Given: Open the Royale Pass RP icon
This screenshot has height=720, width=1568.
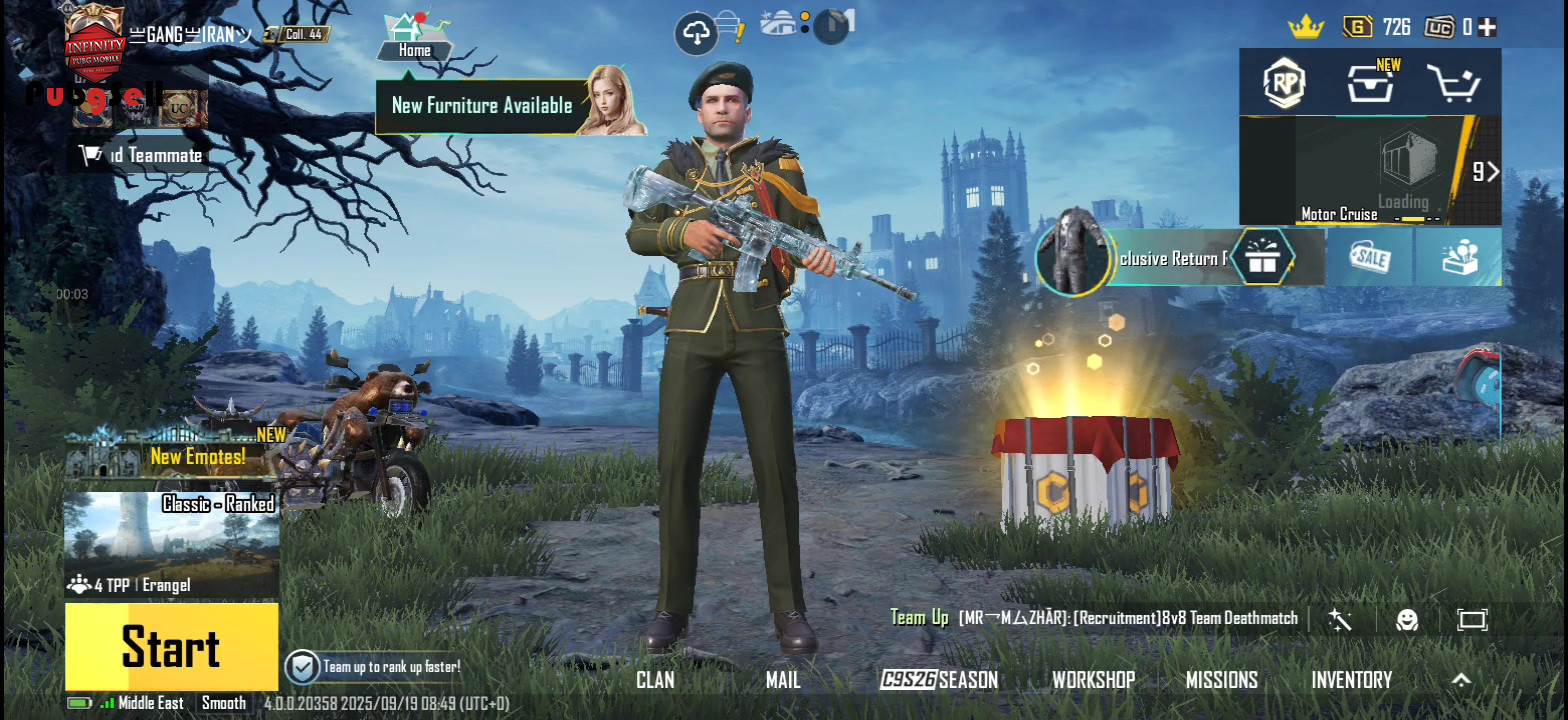Looking at the screenshot, I should [1284, 84].
